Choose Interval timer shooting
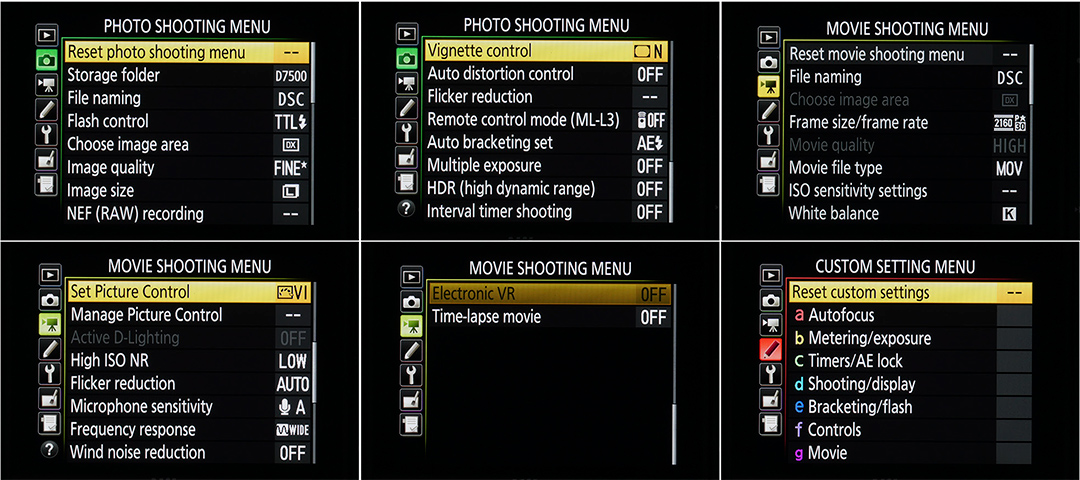 tap(500, 211)
